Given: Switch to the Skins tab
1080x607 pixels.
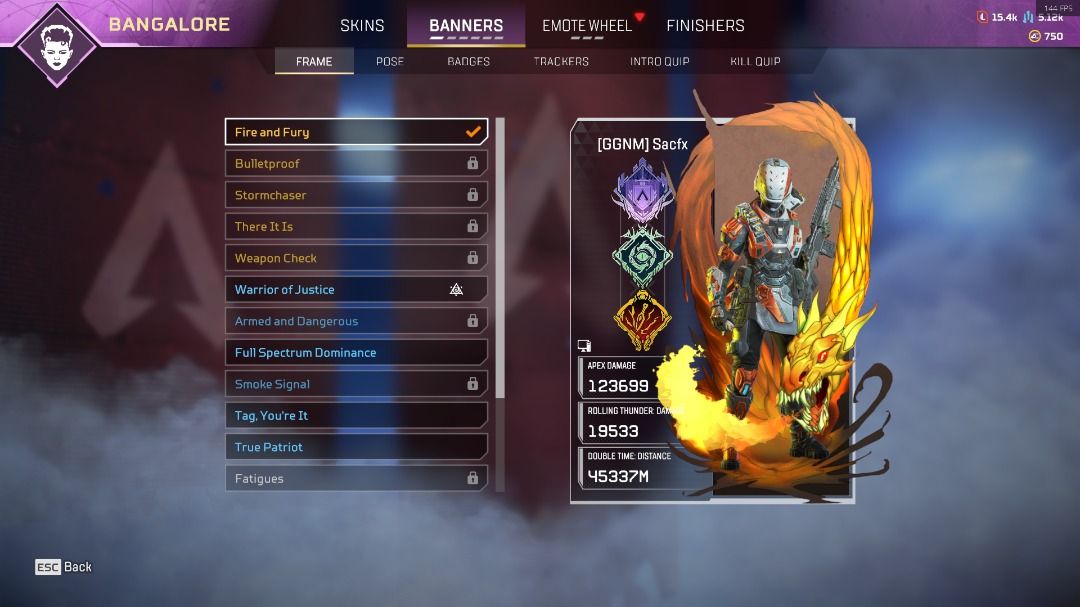Looking at the screenshot, I should (362, 25).
